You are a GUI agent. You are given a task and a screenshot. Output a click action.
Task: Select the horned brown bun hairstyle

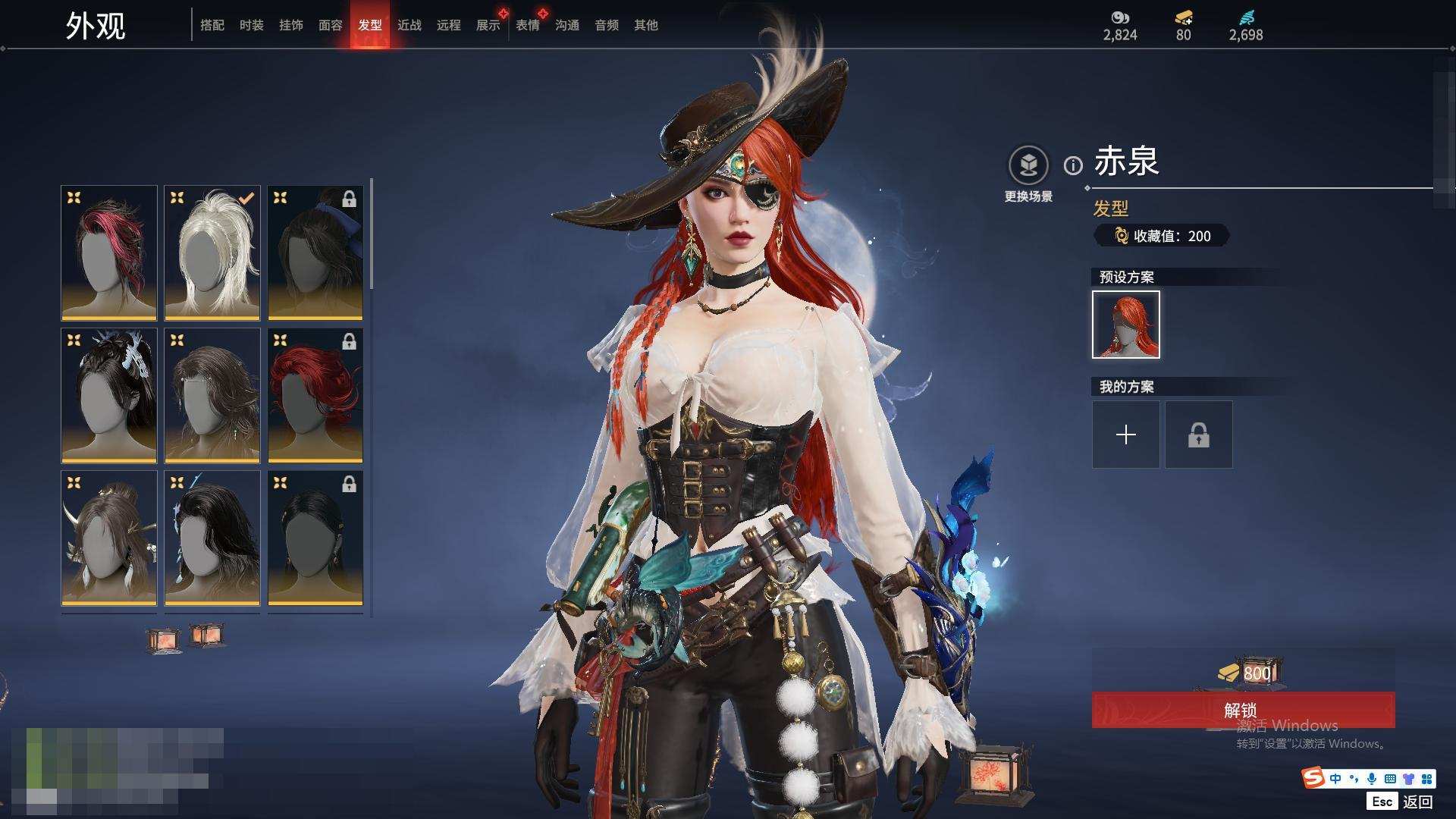pos(109,538)
